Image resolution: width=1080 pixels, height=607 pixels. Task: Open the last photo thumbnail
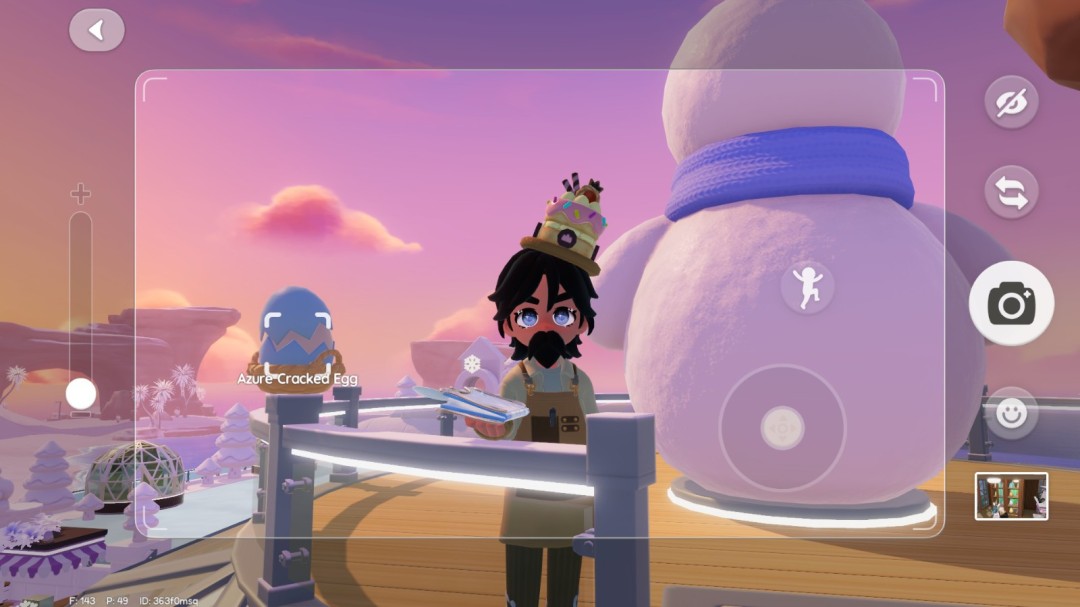point(1011,496)
